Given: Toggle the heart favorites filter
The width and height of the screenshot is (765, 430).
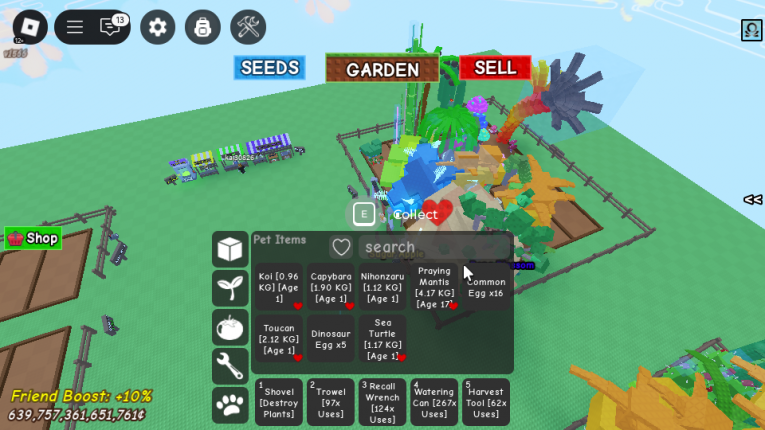Looking at the screenshot, I should coord(342,247).
